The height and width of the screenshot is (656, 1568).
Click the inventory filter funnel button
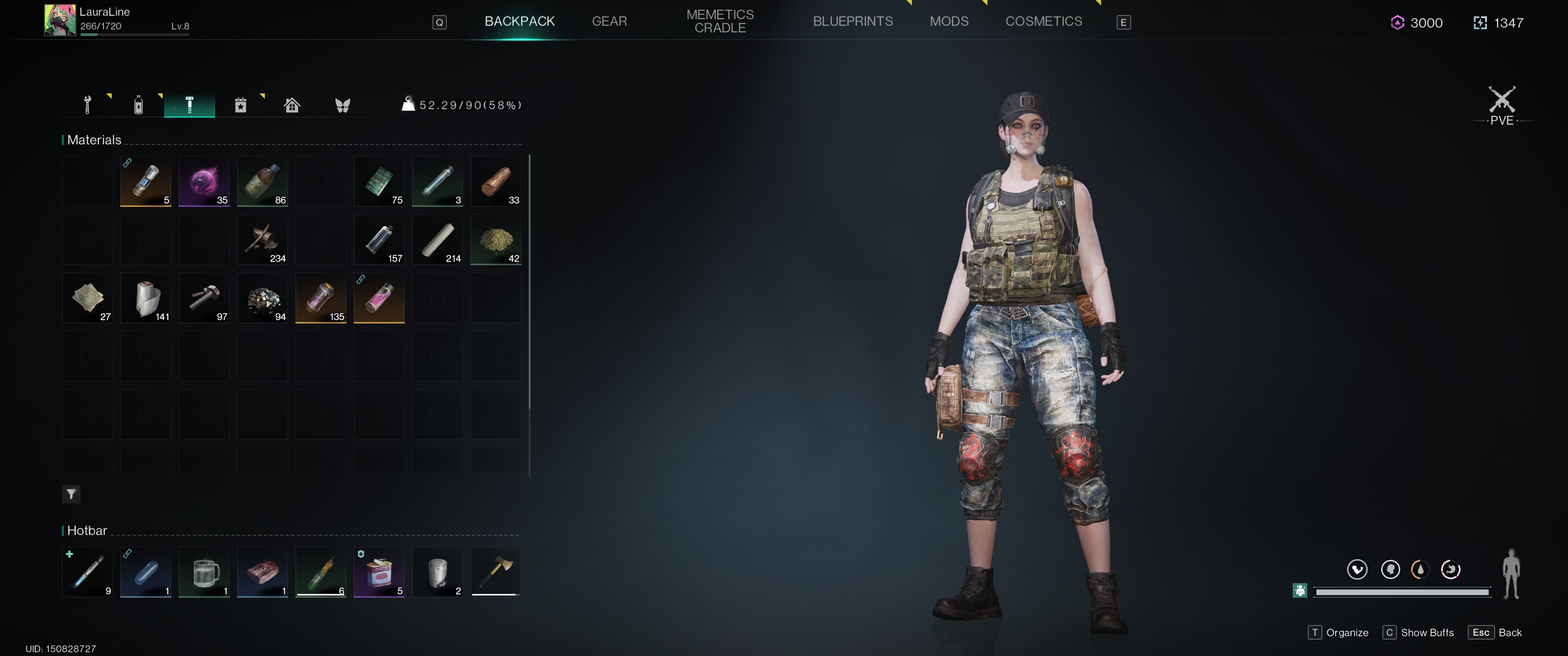click(71, 494)
